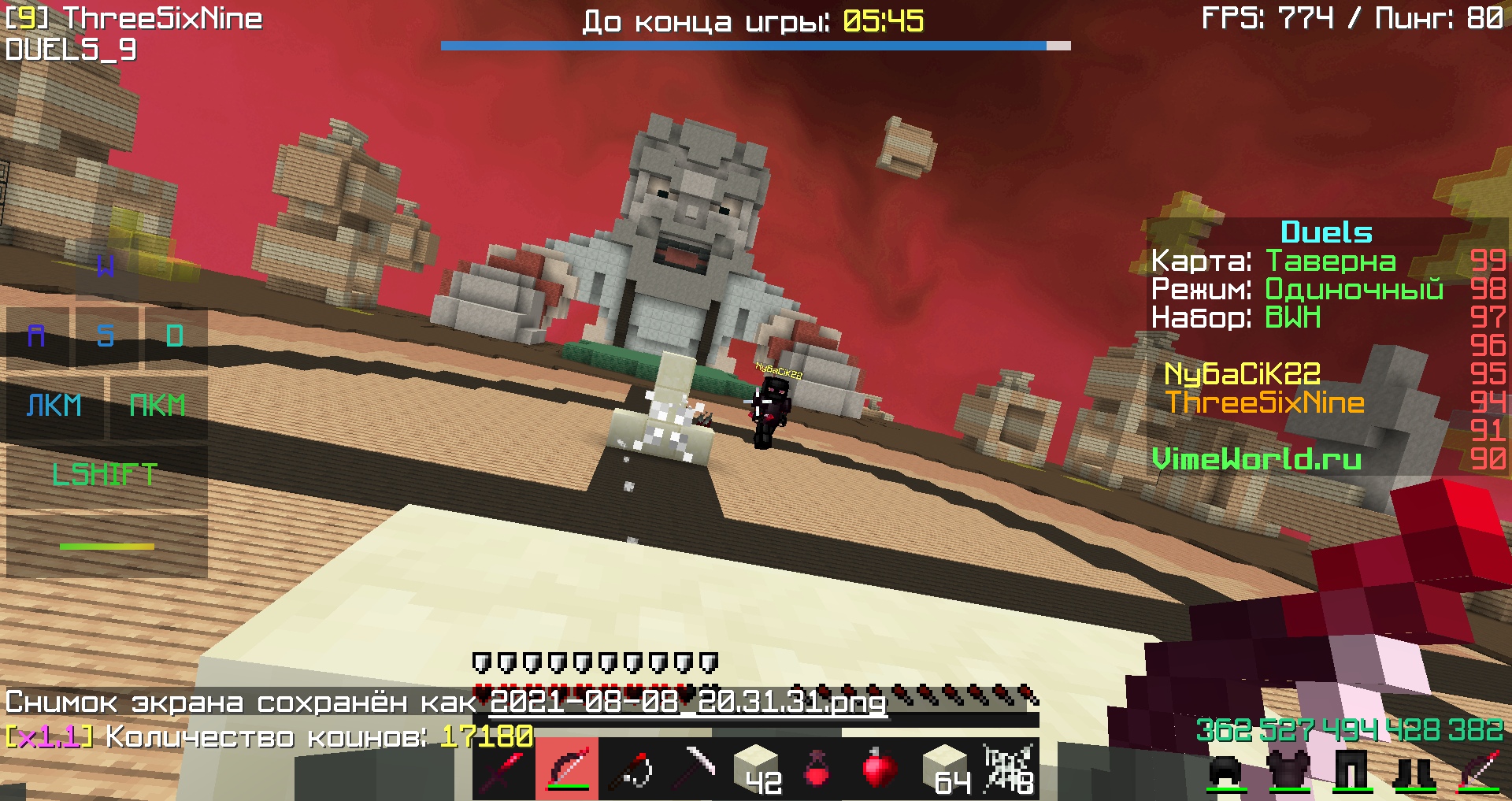Toggle the LSHIFT sneak indicator
Viewport: 1512px width, 801px height.
coord(105,473)
